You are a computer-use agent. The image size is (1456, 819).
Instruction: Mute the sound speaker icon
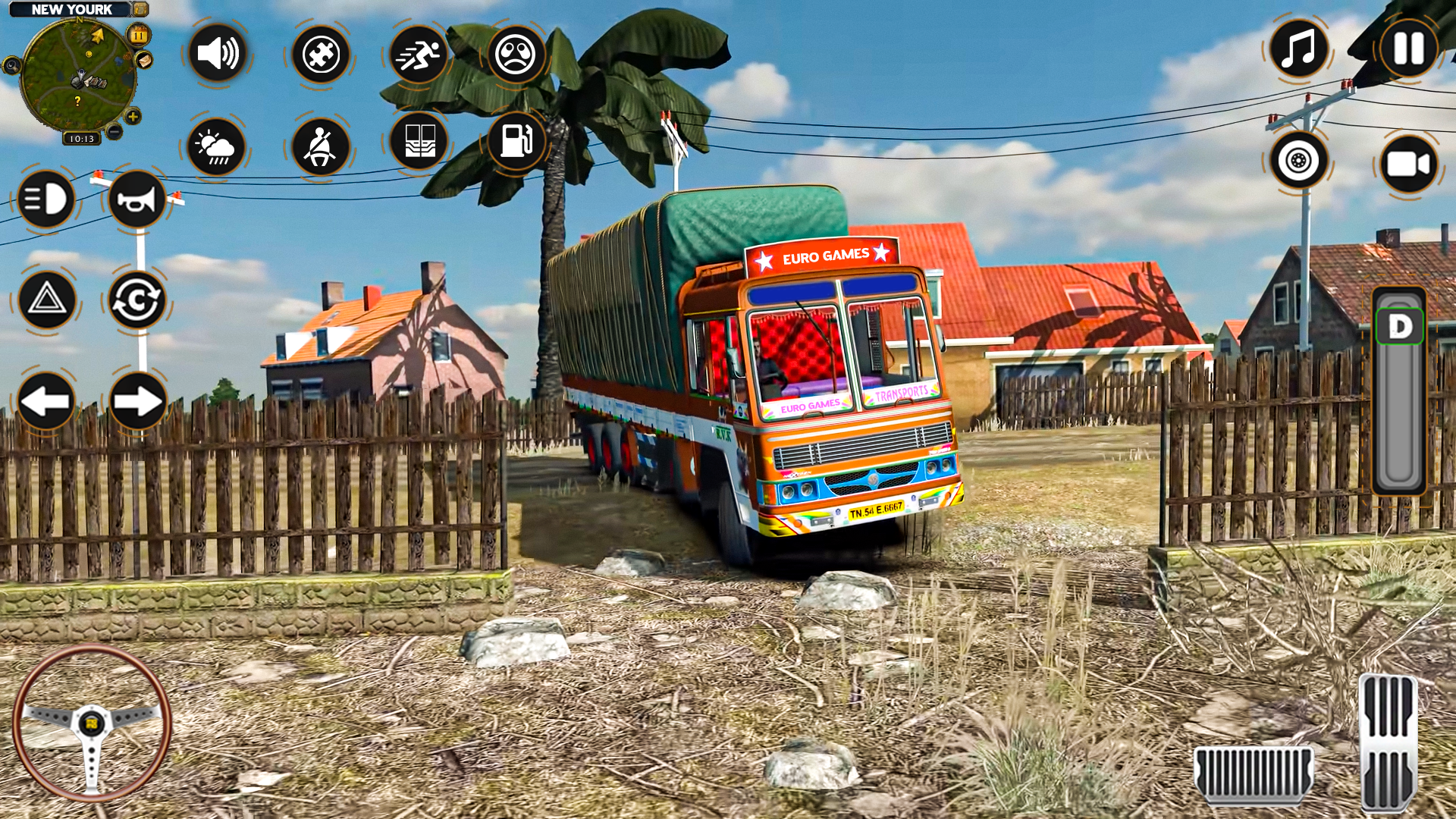[217, 54]
